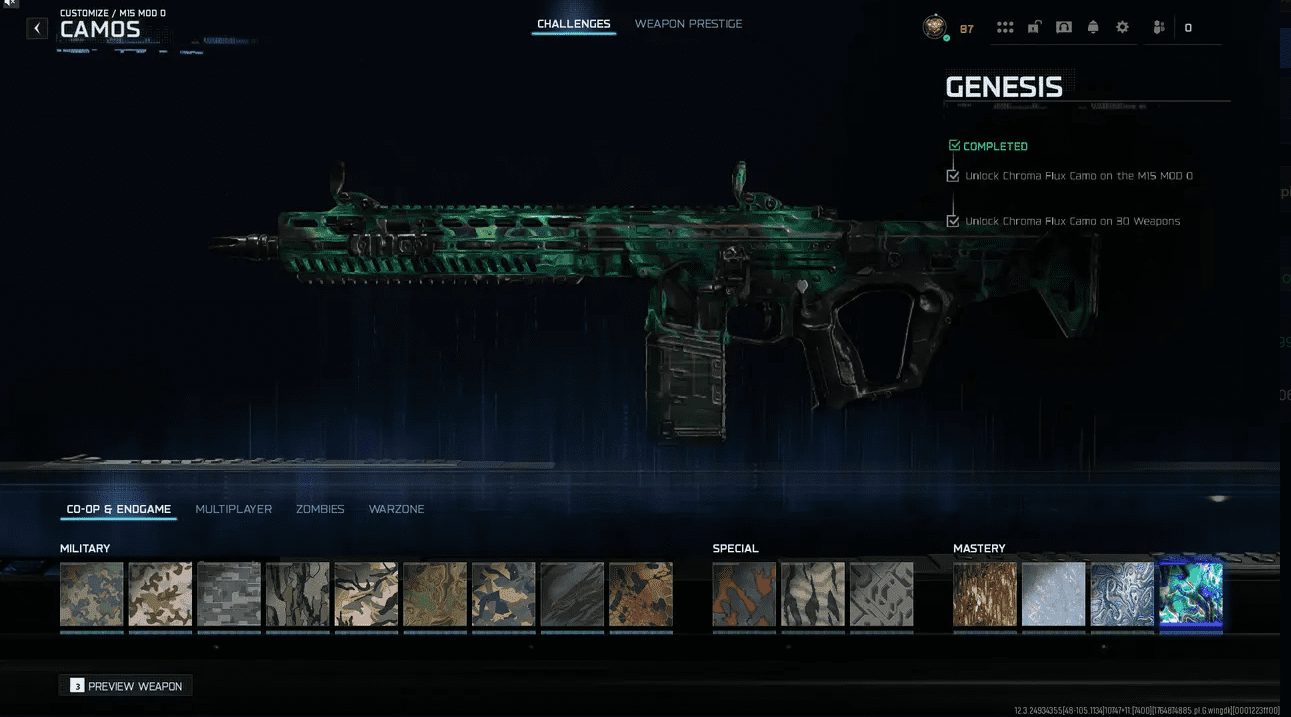Image resolution: width=1291 pixels, height=717 pixels.
Task: Open the grid menu icon
Action: tap(1005, 28)
